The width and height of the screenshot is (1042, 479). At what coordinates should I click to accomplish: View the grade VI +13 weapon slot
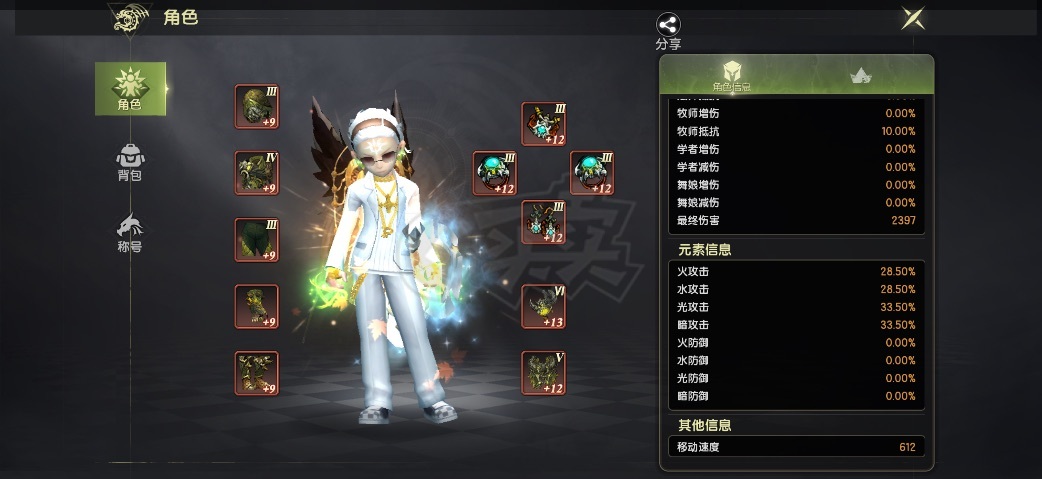click(x=544, y=306)
